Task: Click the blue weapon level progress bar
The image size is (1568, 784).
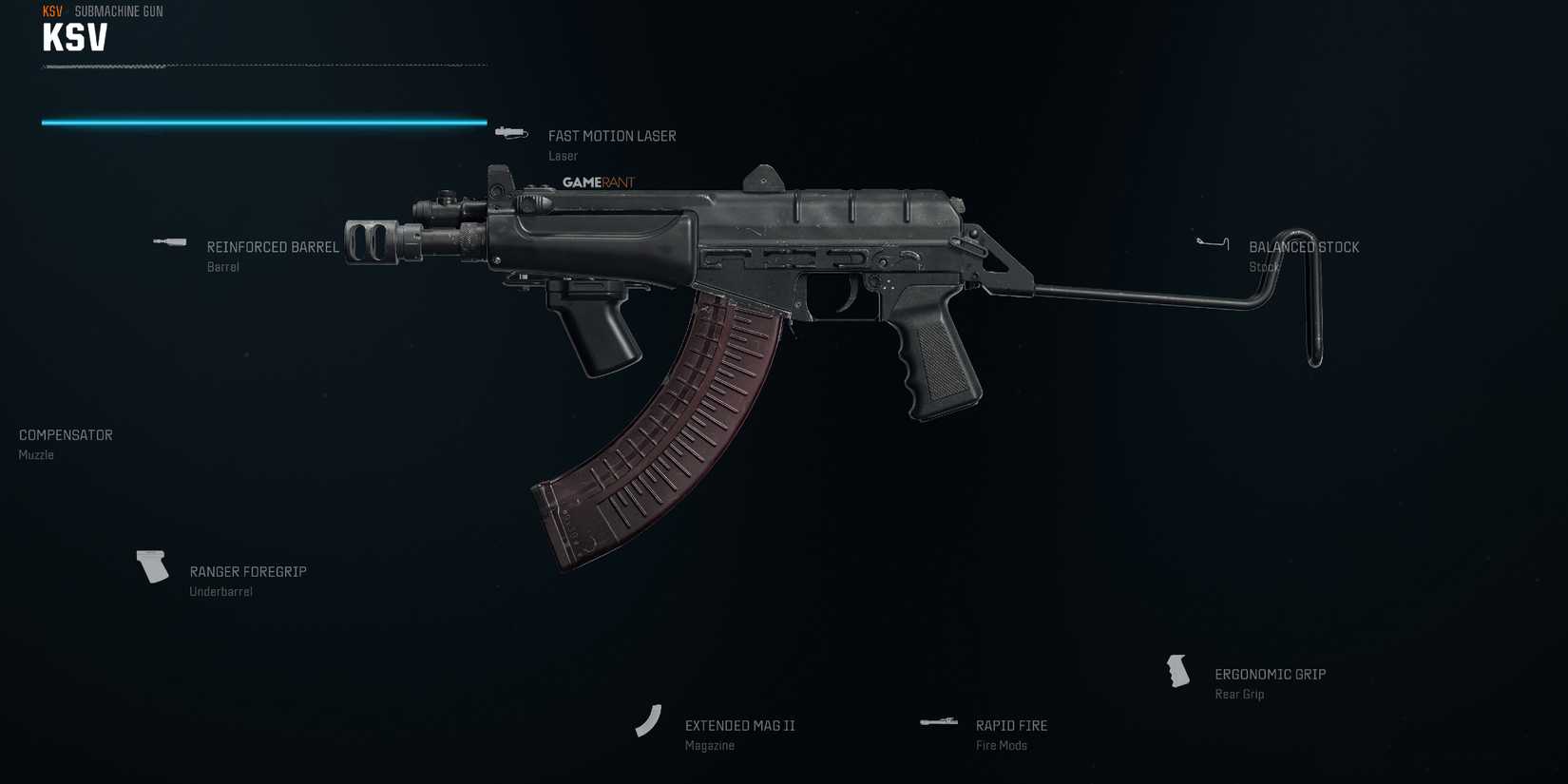Action: tap(263, 122)
